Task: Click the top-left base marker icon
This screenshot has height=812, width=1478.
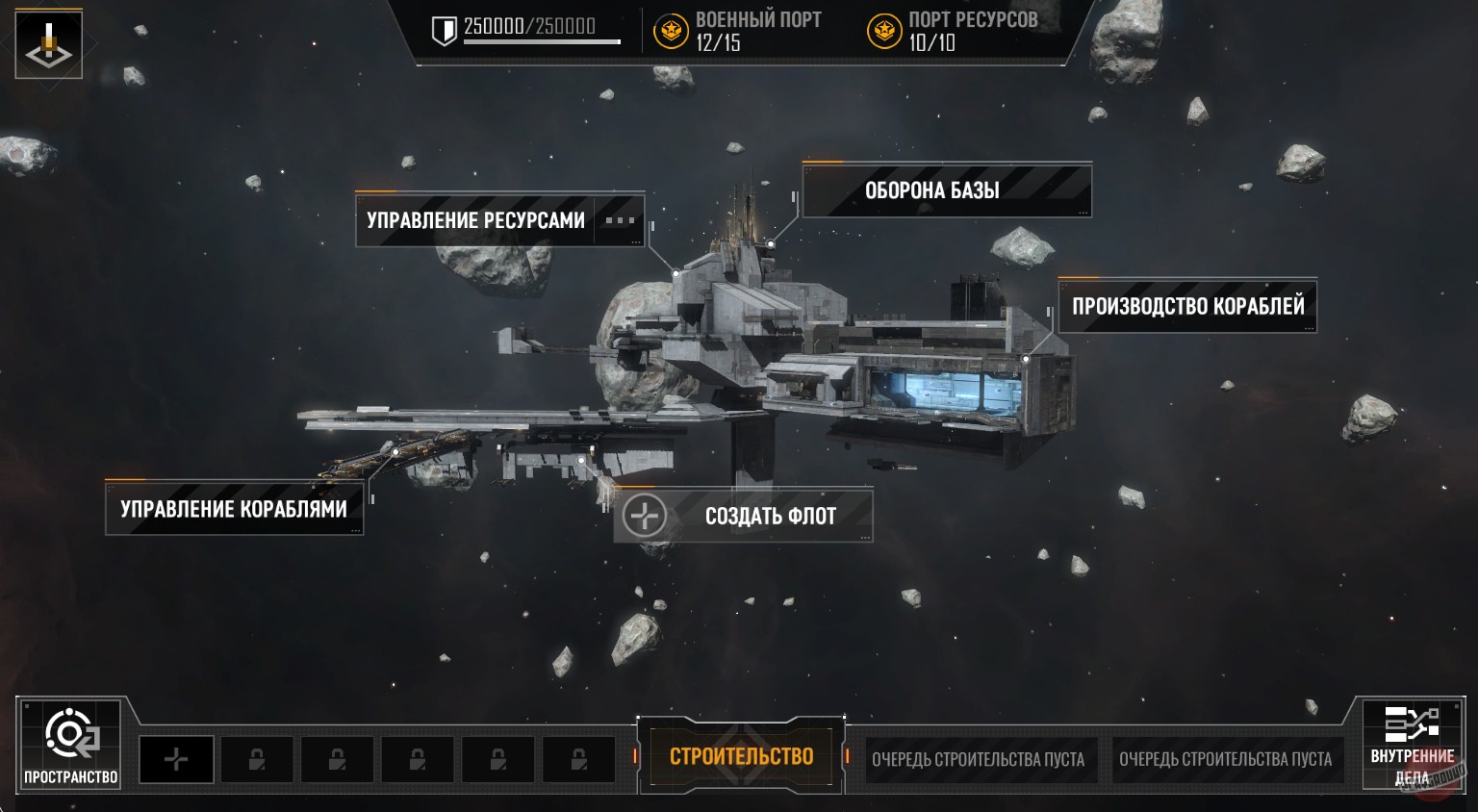Action: coord(48,44)
